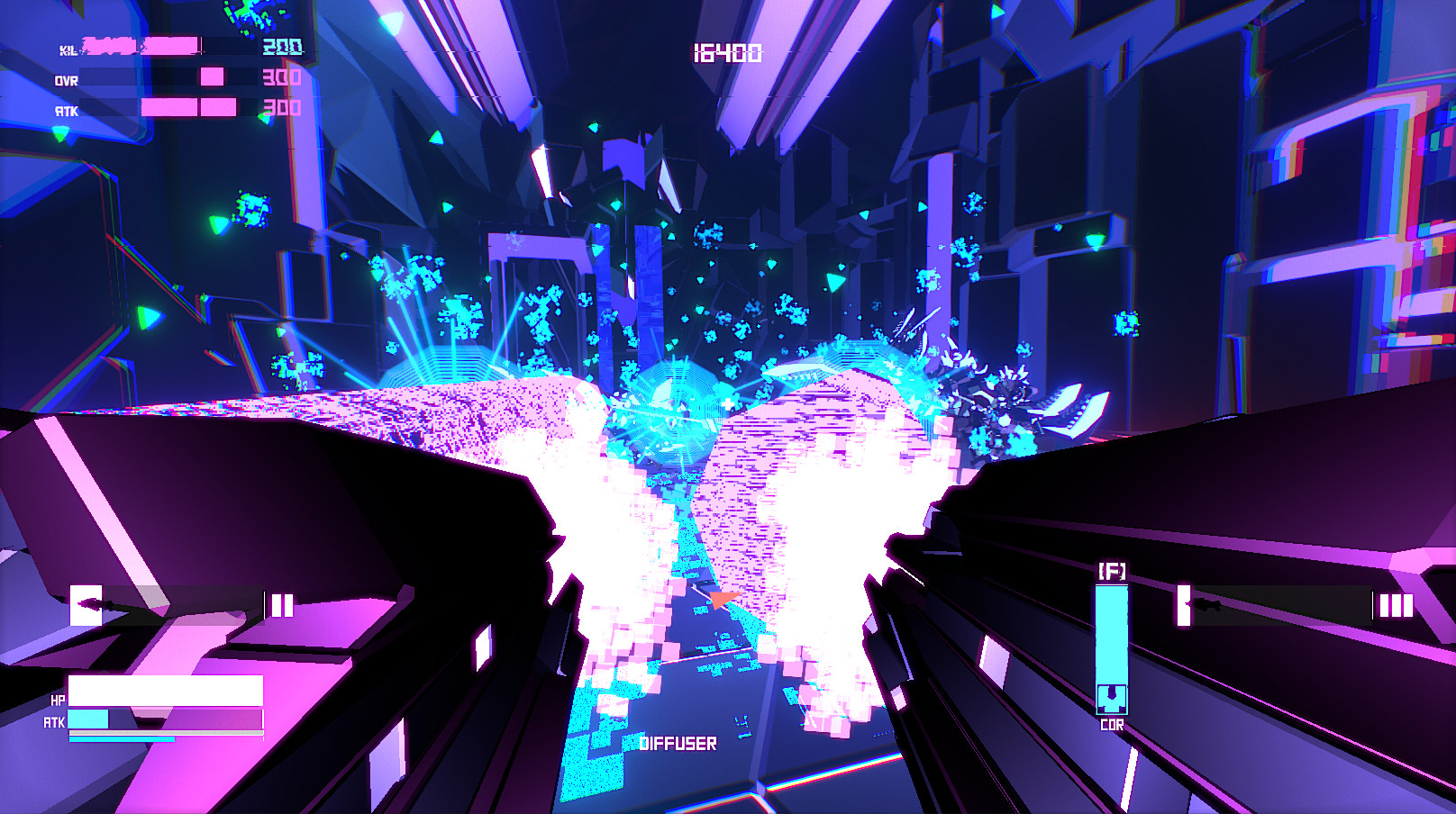
Task: Click the score counter reading 16400
Action: pos(728,54)
